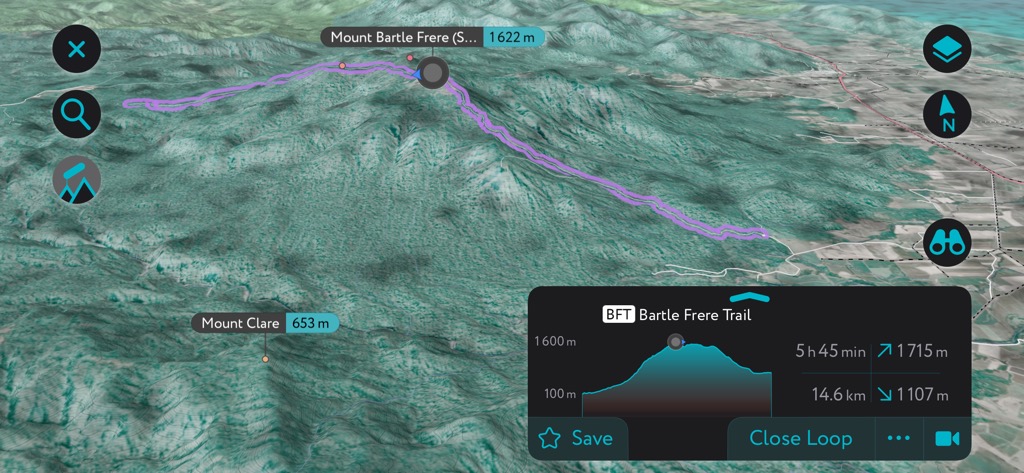
Task: Click the marker on the elevation profile
Action: pyautogui.click(x=676, y=342)
